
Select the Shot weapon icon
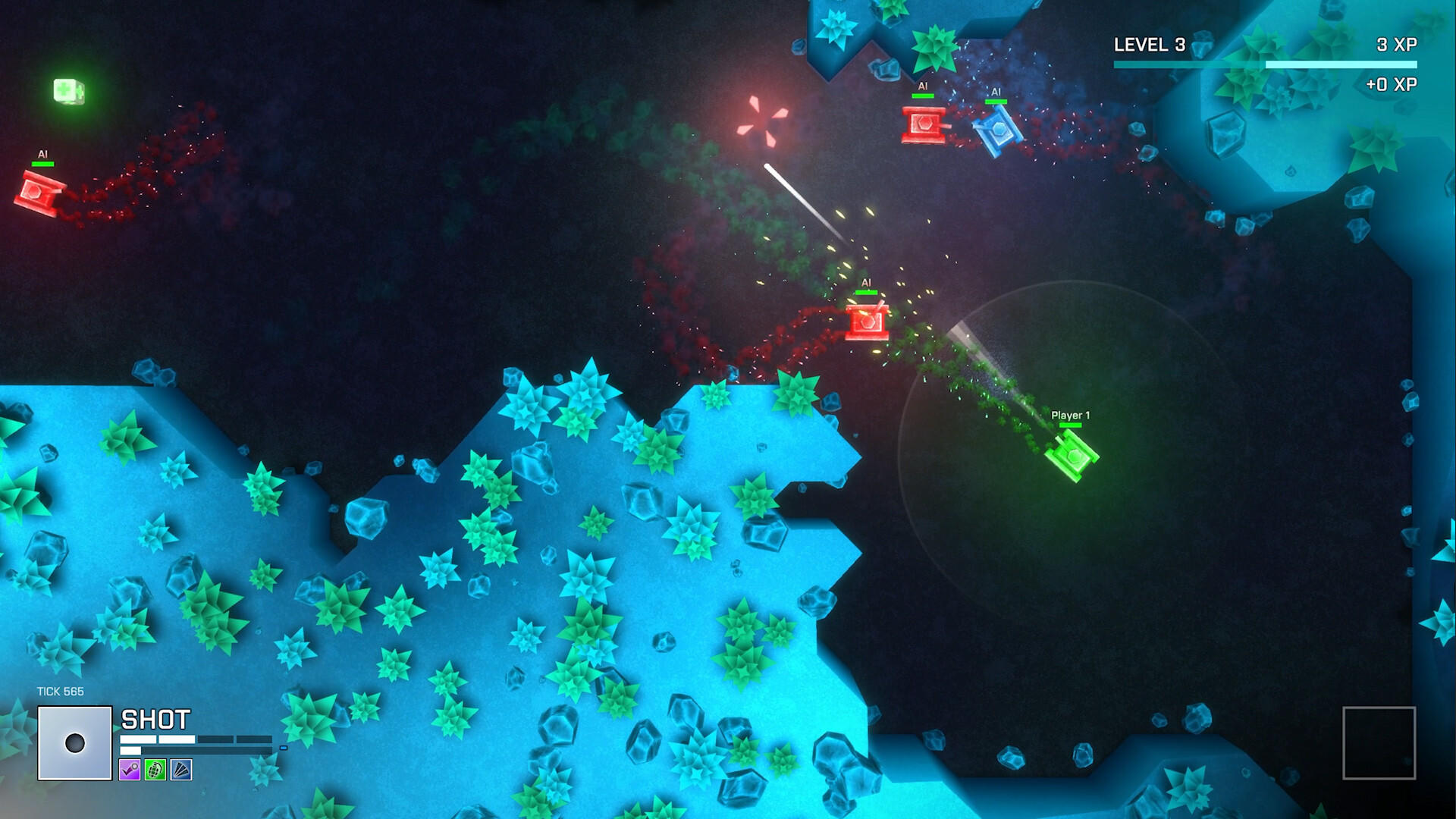coord(75,743)
